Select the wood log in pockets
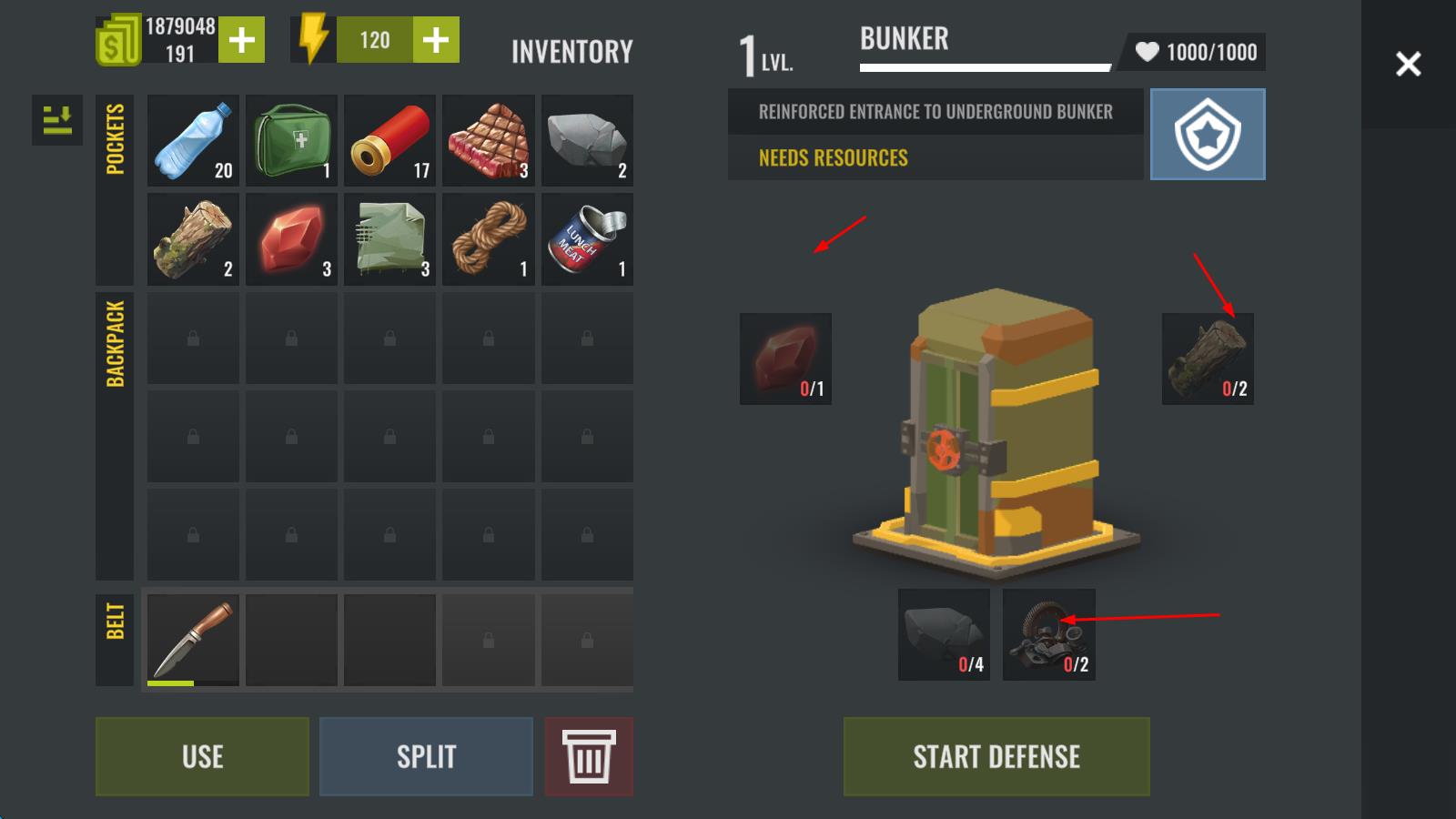 tap(193, 239)
